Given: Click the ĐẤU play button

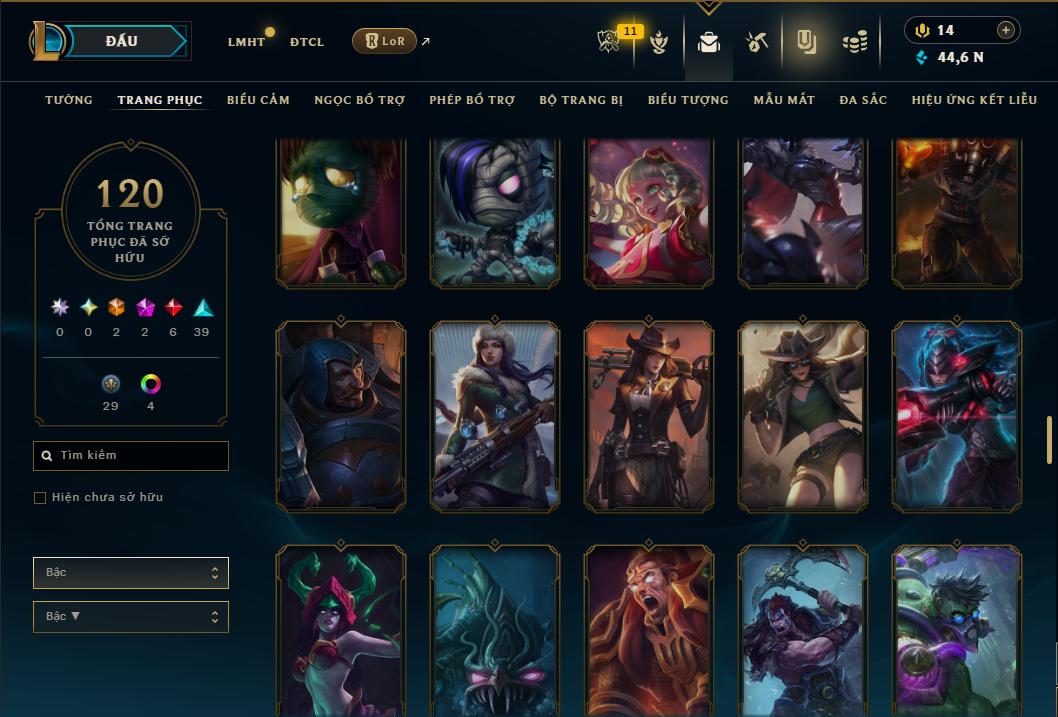Looking at the screenshot, I should [x=122, y=41].
